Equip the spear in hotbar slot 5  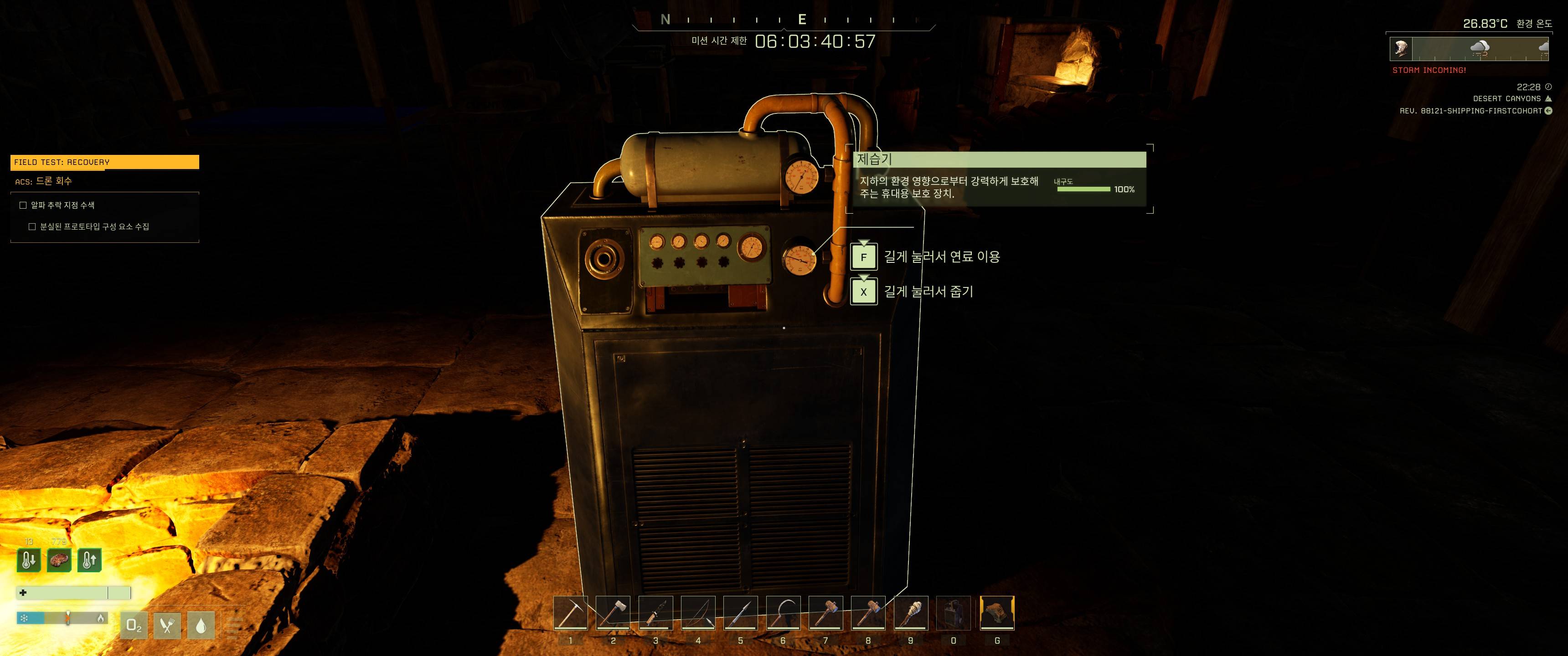click(741, 613)
